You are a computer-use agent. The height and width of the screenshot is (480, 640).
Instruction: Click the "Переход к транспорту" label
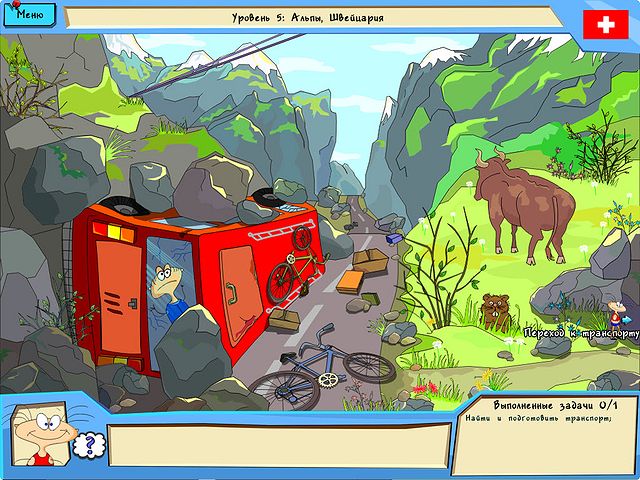582,331
